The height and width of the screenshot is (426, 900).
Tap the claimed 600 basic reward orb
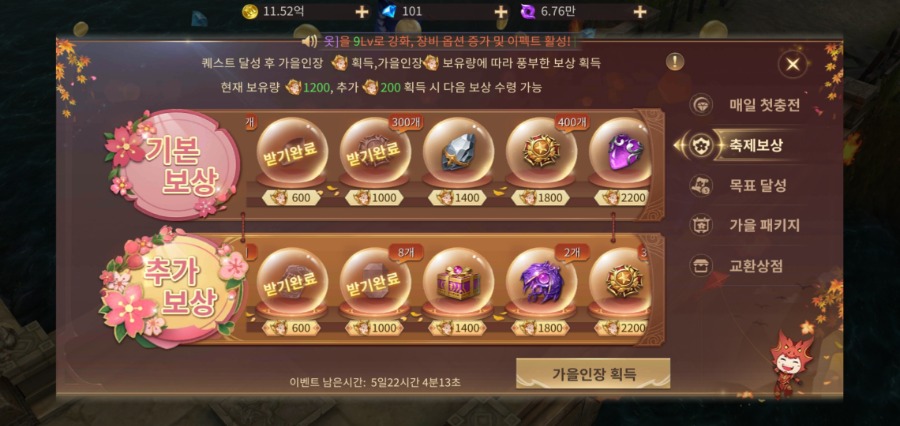click(x=292, y=157)
